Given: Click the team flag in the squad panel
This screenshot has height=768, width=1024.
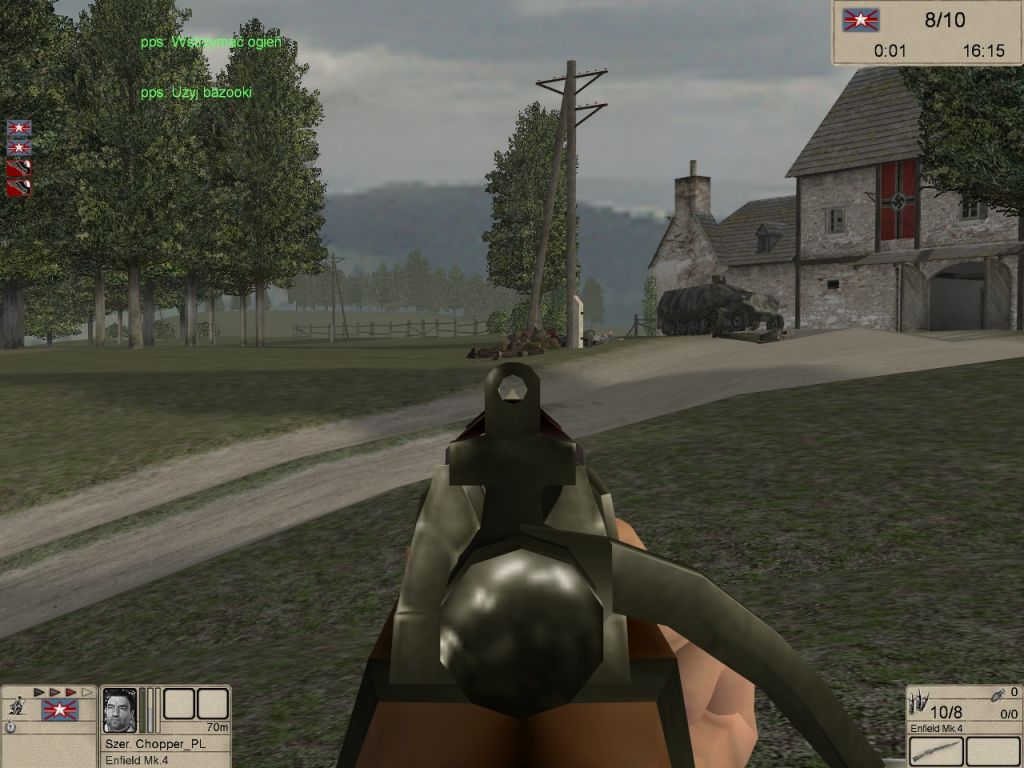Looking at the screenshot, I should tap(59, 710).
